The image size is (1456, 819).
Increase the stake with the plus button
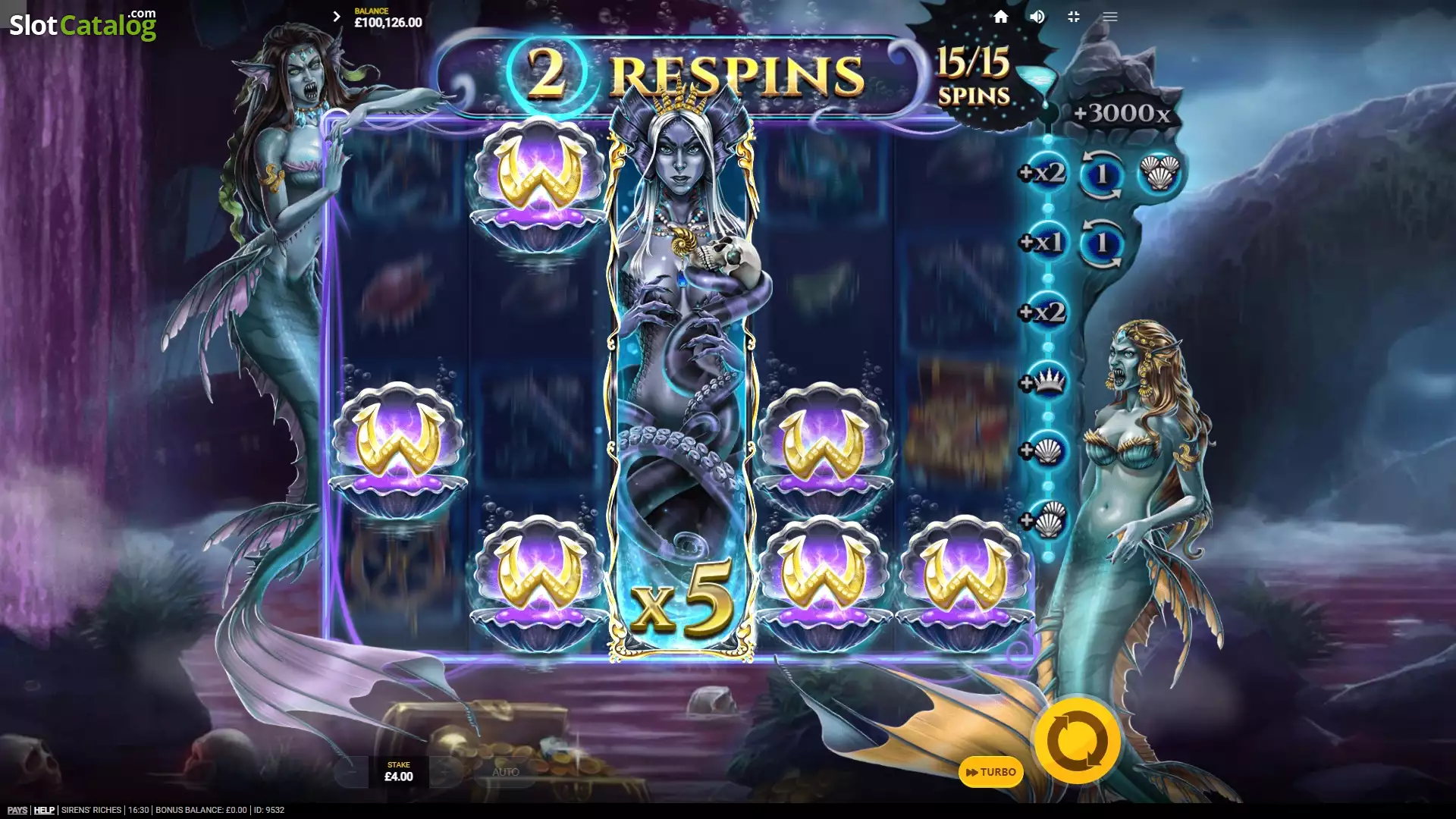pyautogui.click(x=446, y=772)
